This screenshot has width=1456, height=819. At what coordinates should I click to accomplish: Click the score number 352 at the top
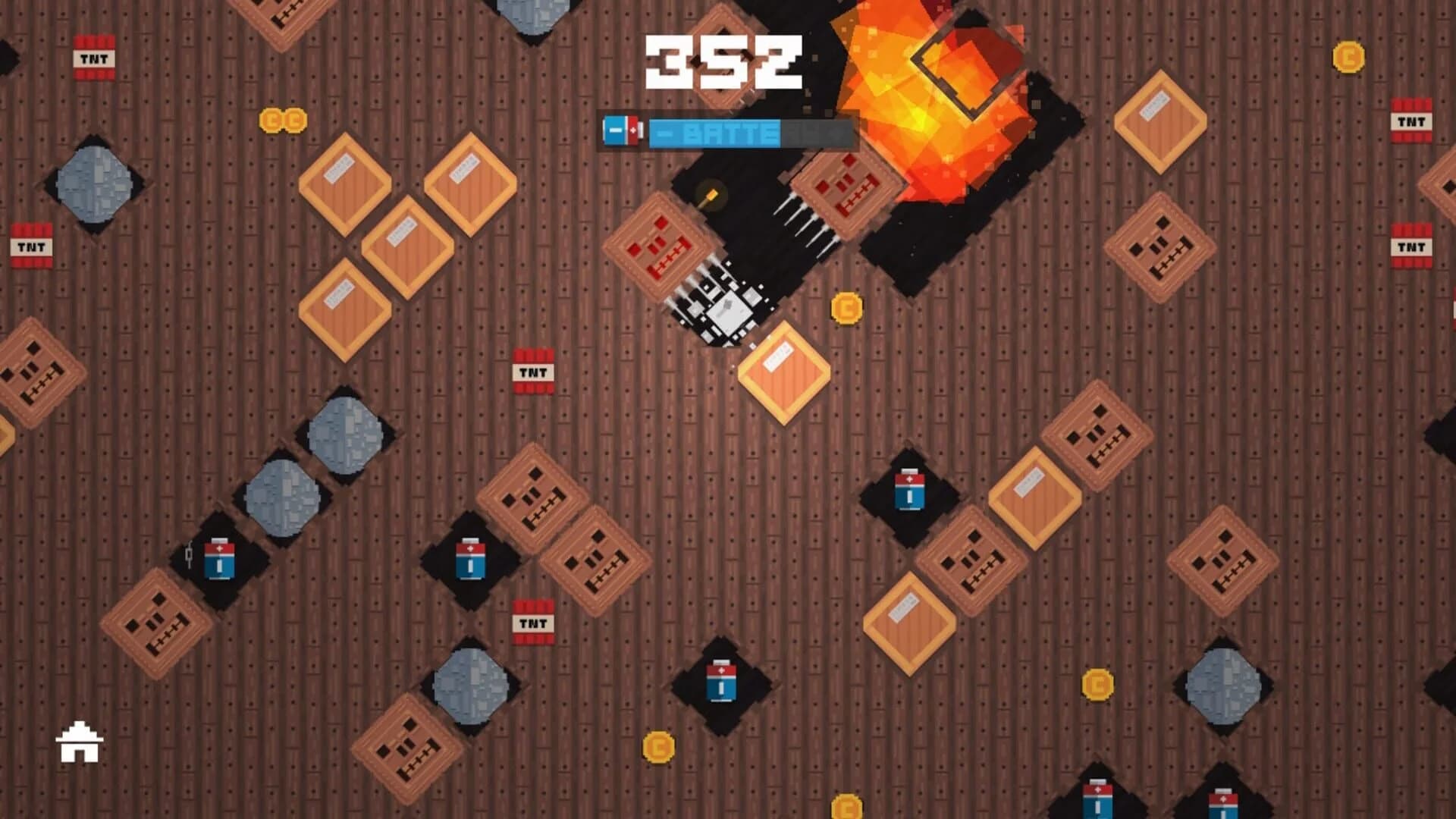pos(723,61)
